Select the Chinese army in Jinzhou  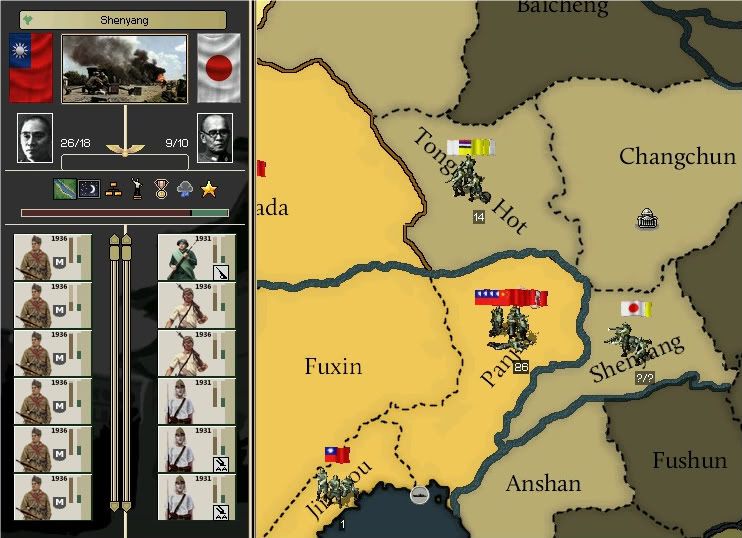click(x=335, y=487)
